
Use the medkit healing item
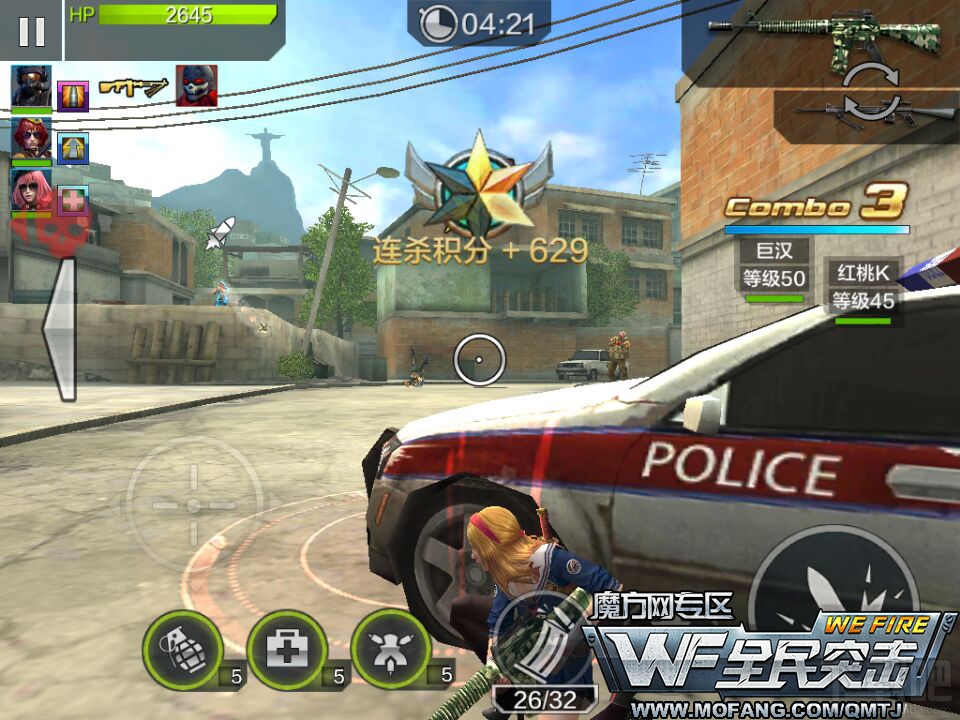(x=287, y=650)
